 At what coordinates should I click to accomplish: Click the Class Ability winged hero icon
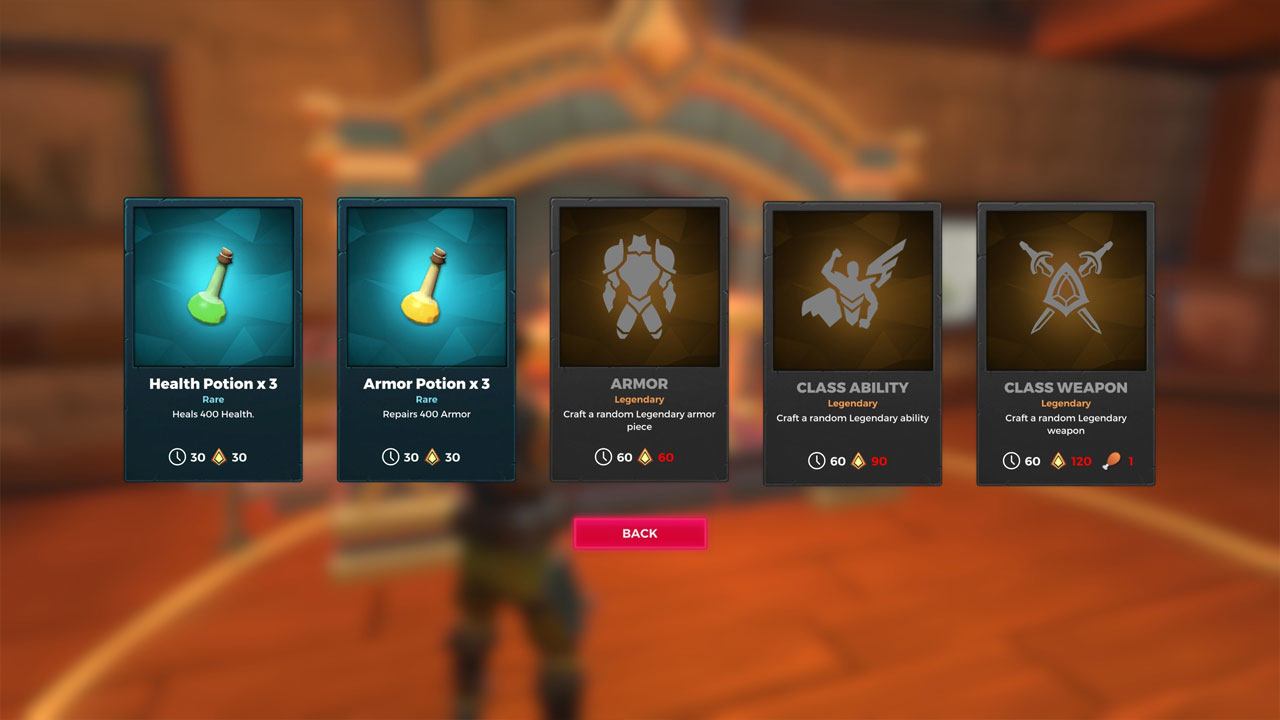pos(852,285)
